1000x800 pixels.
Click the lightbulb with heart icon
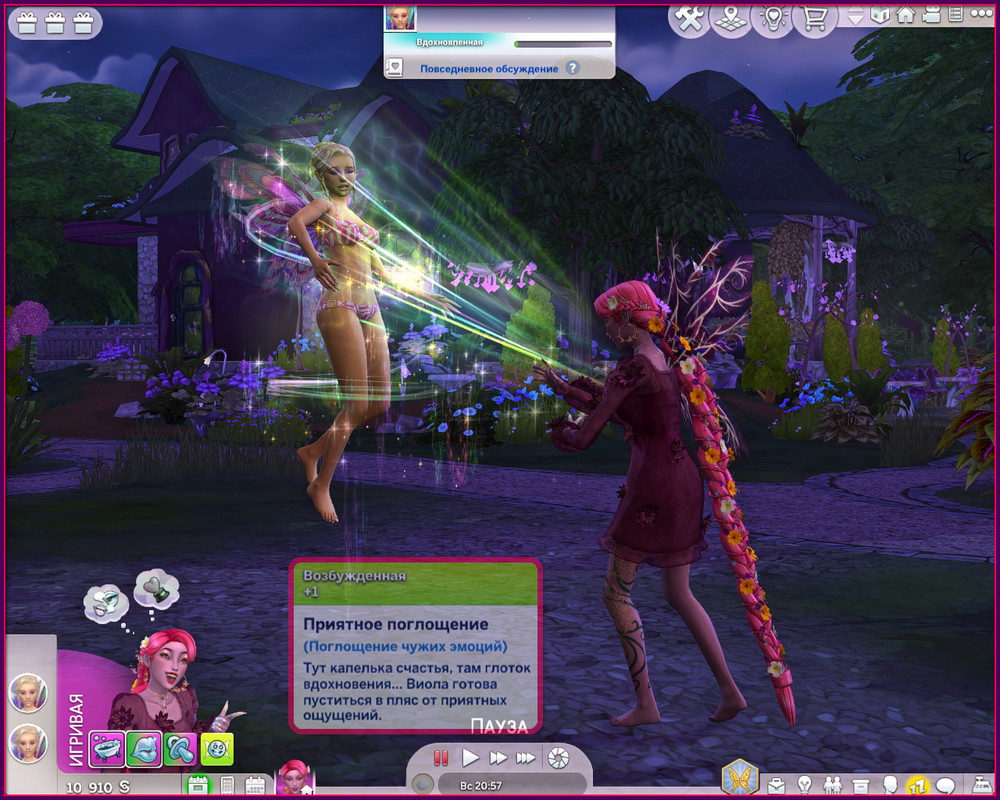tap(772, 19)
